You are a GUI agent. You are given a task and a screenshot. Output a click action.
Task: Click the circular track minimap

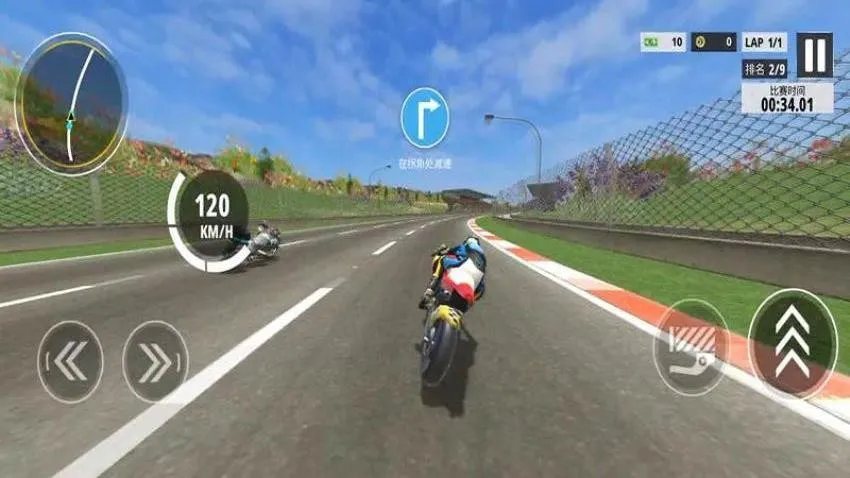point(71,104)
